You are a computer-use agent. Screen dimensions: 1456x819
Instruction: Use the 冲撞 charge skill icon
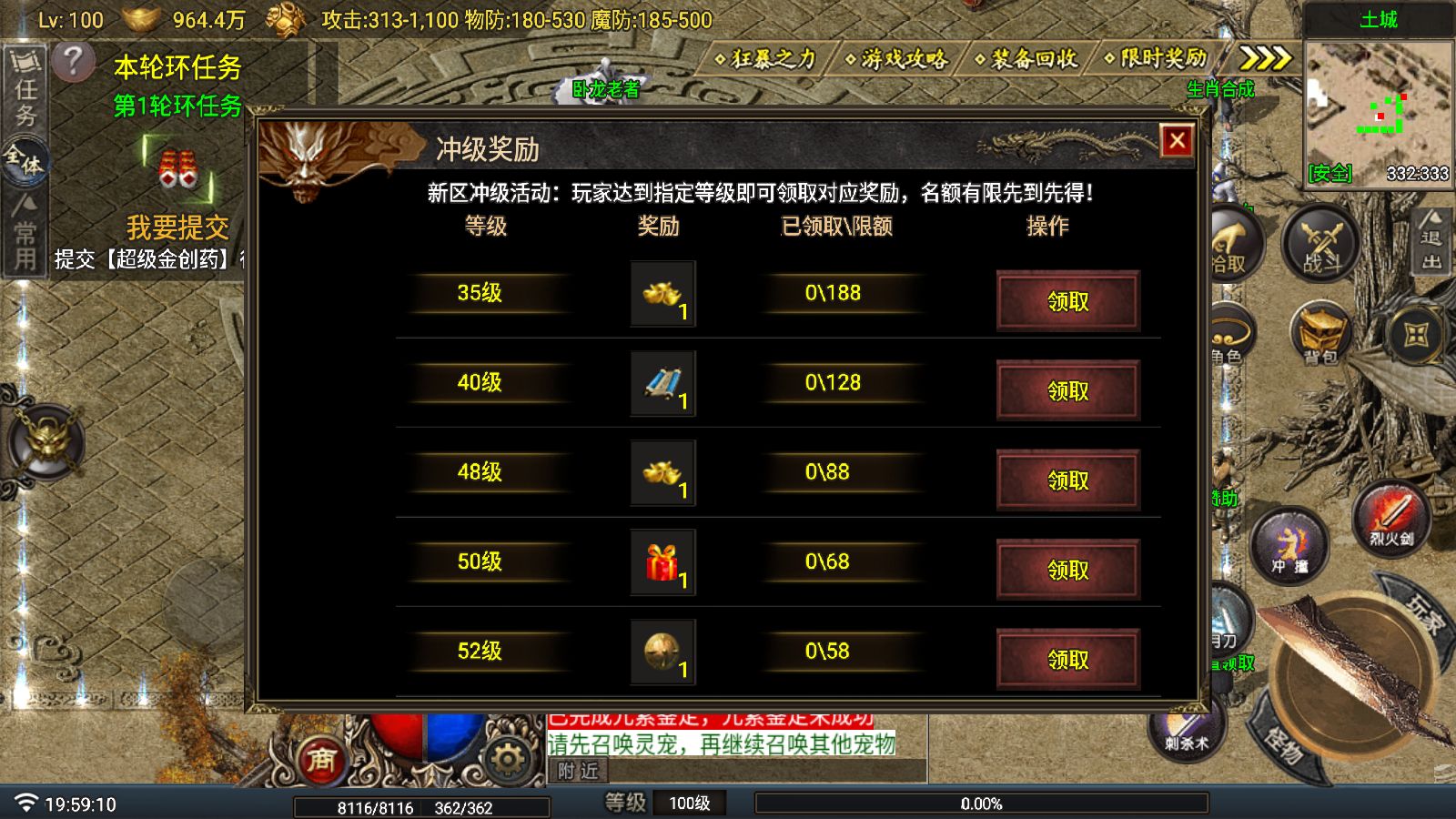pos(1289,546)
